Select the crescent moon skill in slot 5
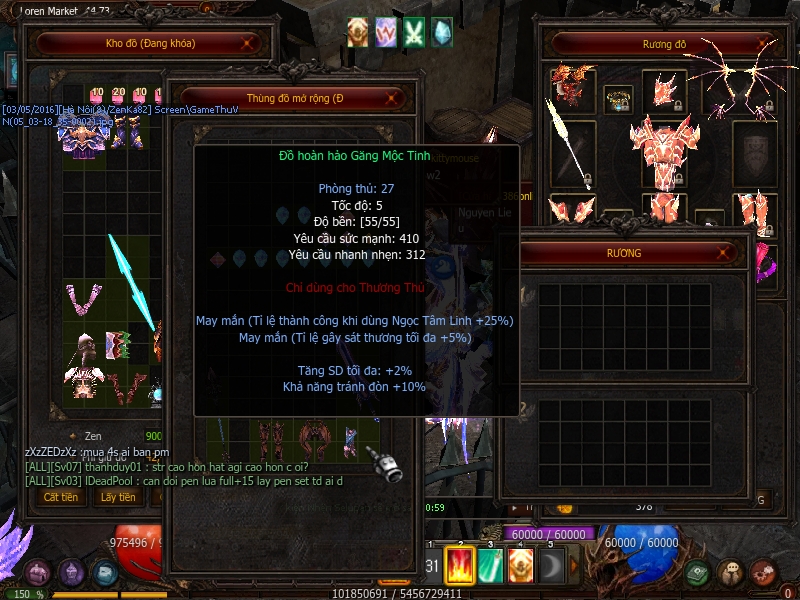The width and height of the screenshot is (800, 600). 552,565
